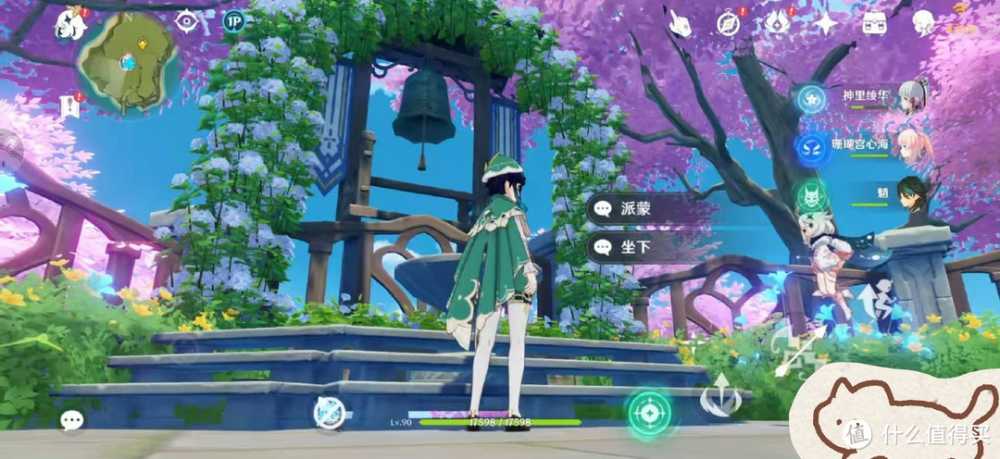
Task: Toggle the elemental sight eye icon
Action: (186, 20)
